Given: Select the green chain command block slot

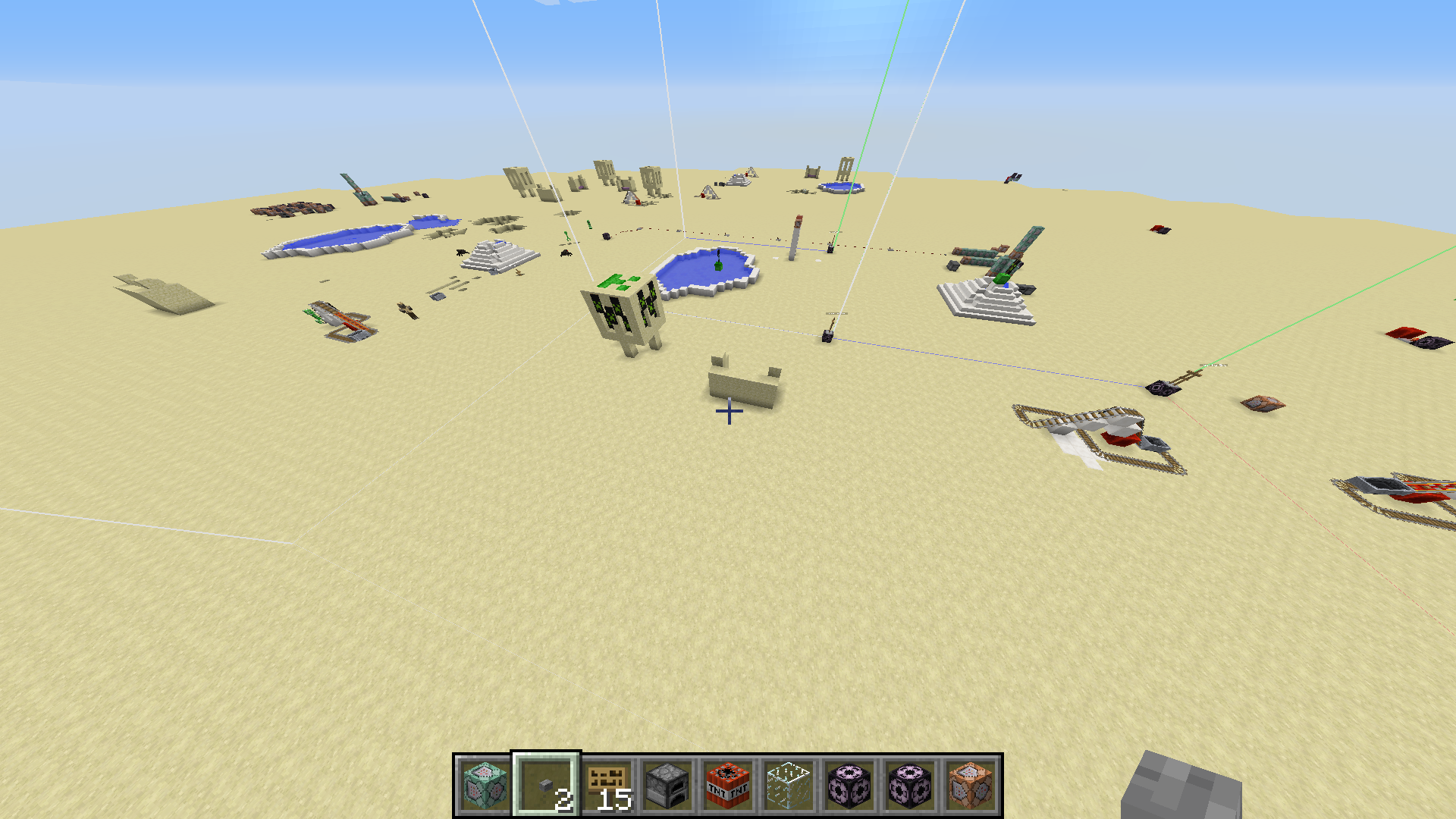Looking at the screenshot, I should 485,785.
